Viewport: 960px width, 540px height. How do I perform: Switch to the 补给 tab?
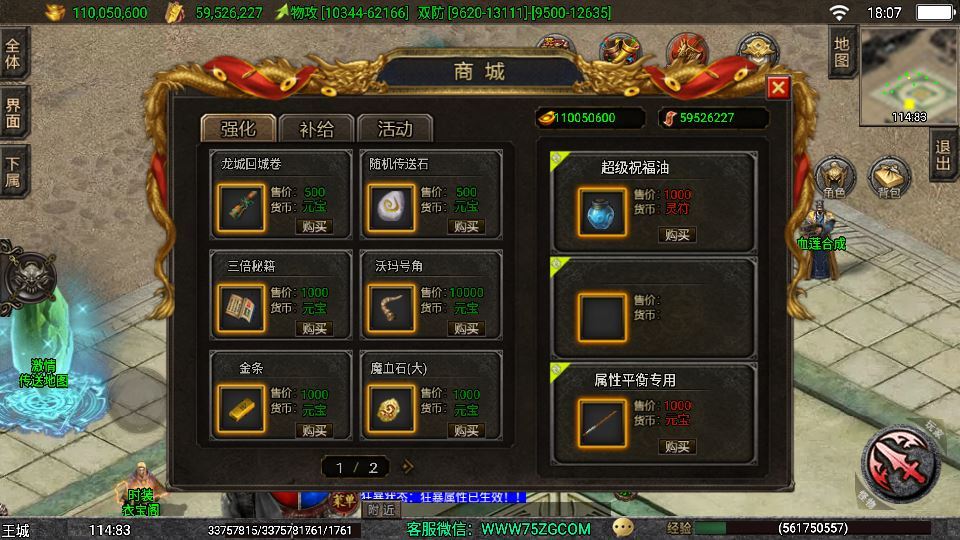point(314,128)
